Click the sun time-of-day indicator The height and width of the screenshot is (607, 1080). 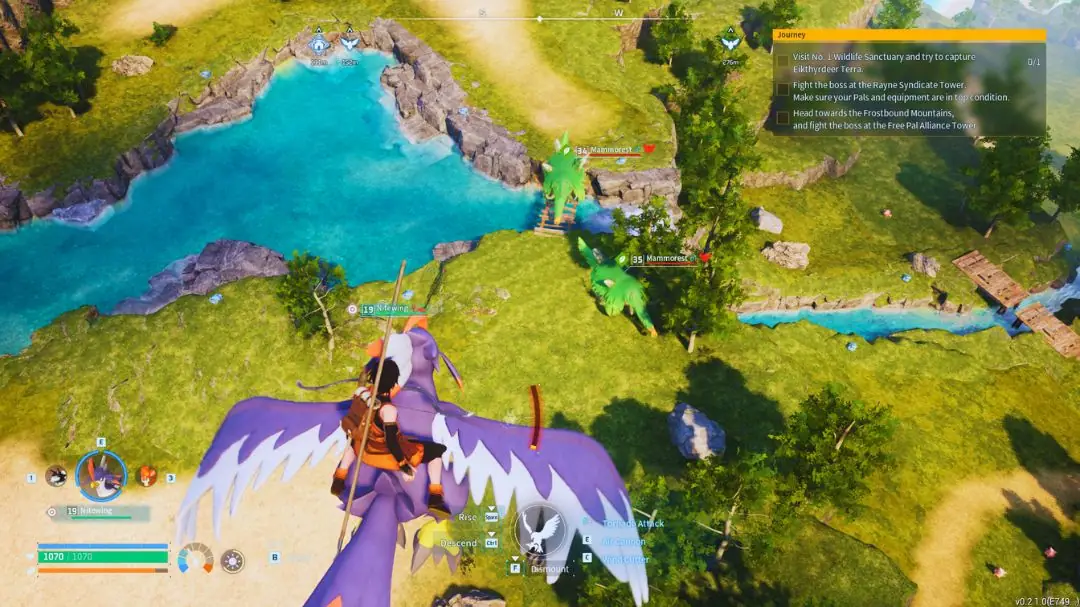[232, 560]
